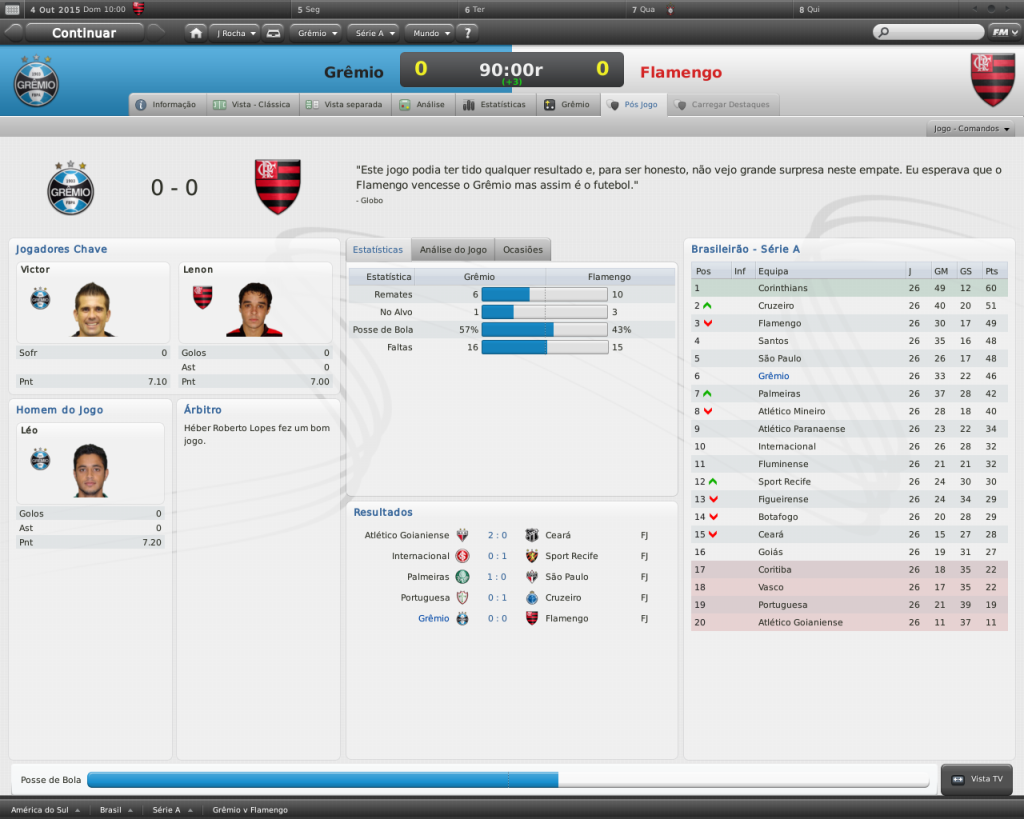The height and width of the screenshot is (819, 1024).
Task: Click the Vista TV button
Action: pos(978,779)
